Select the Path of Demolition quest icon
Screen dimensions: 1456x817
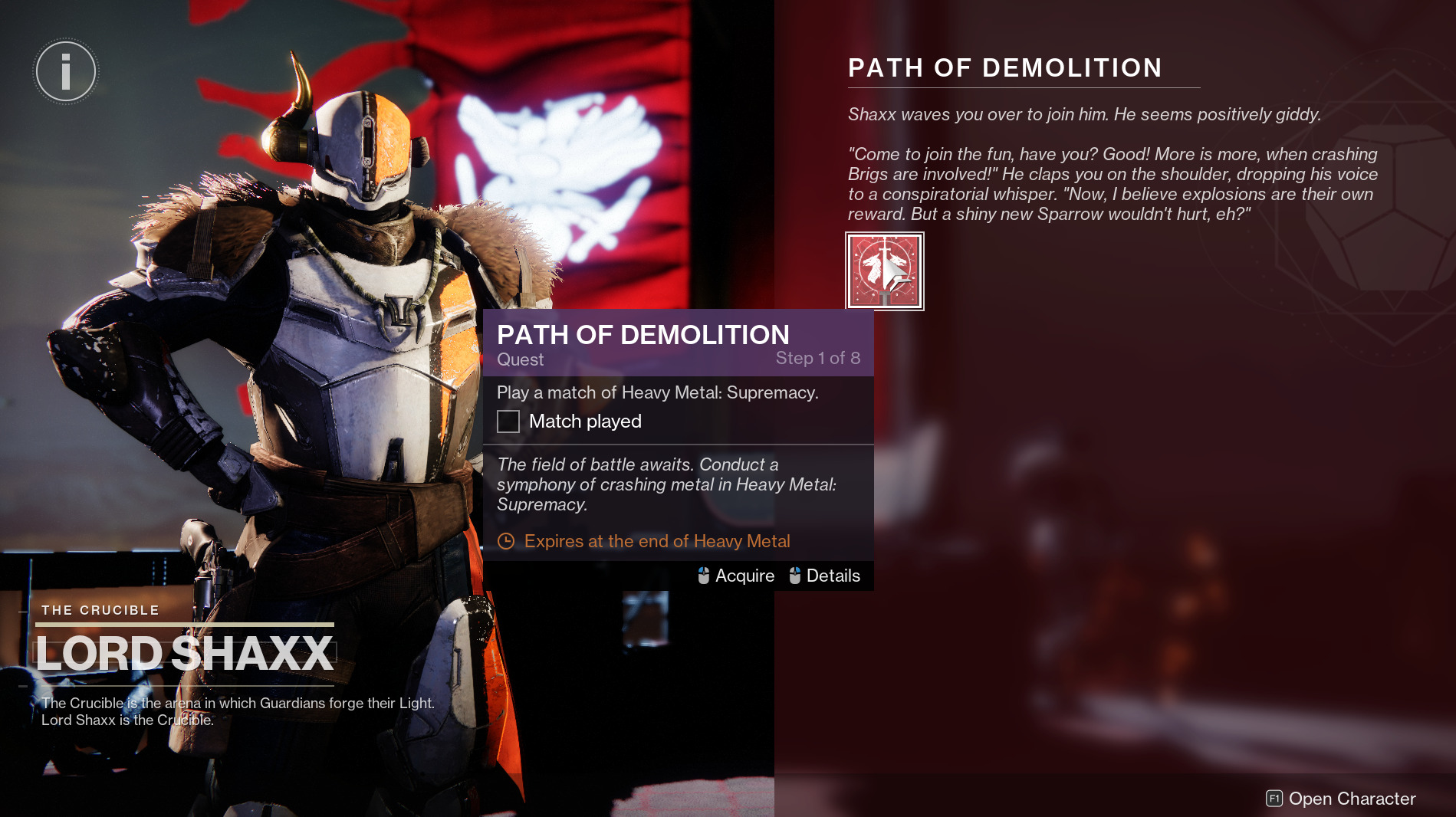pyautogui.click(x=884, y=271)
